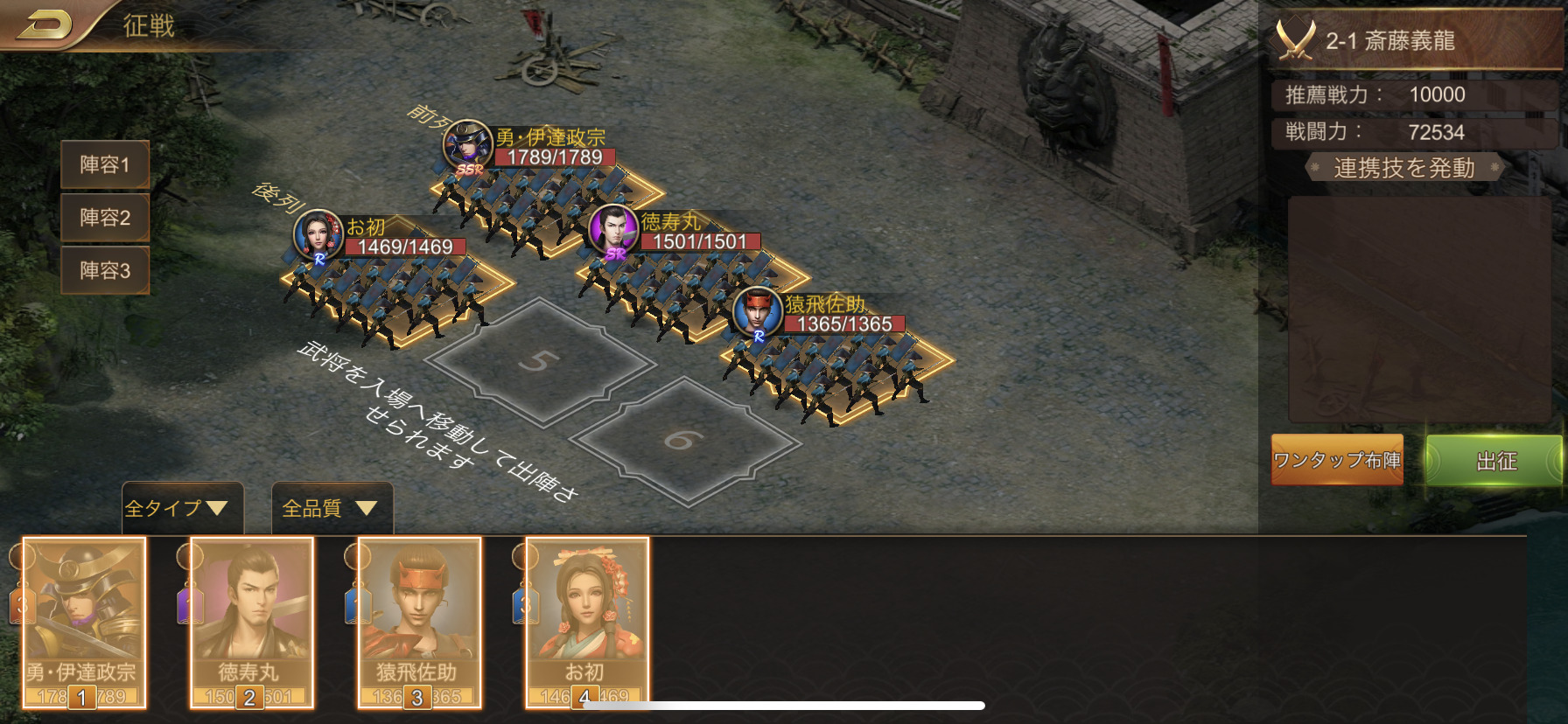Tap the ワンタップ布陣 auto-deploy button
Viewport: 1568px width, 724px height.
pyautogui.click(x=1337, y=460)
